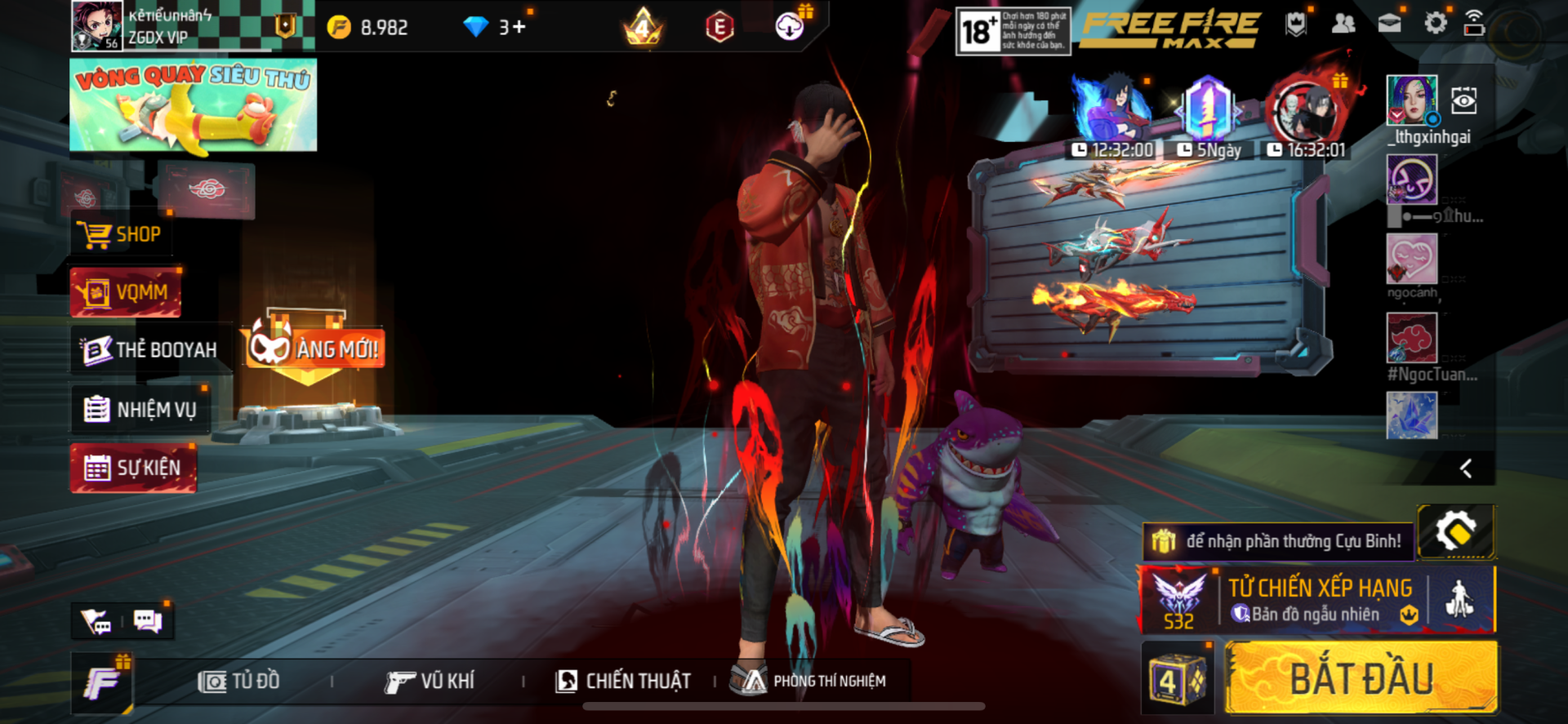Open the VQMM lucky spin

coord(127,292)
